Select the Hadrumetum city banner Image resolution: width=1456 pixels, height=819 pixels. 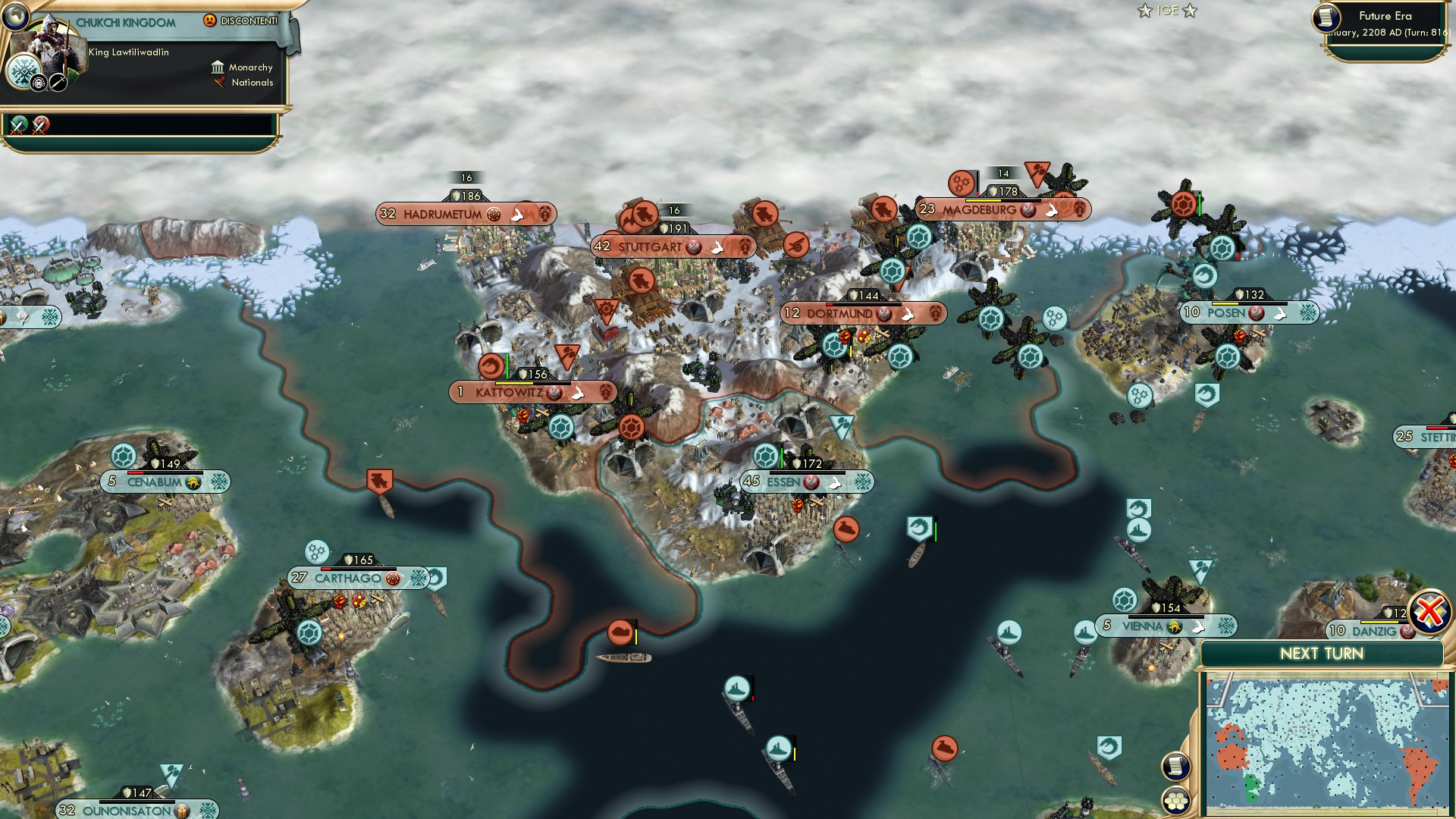click(442, 215)
